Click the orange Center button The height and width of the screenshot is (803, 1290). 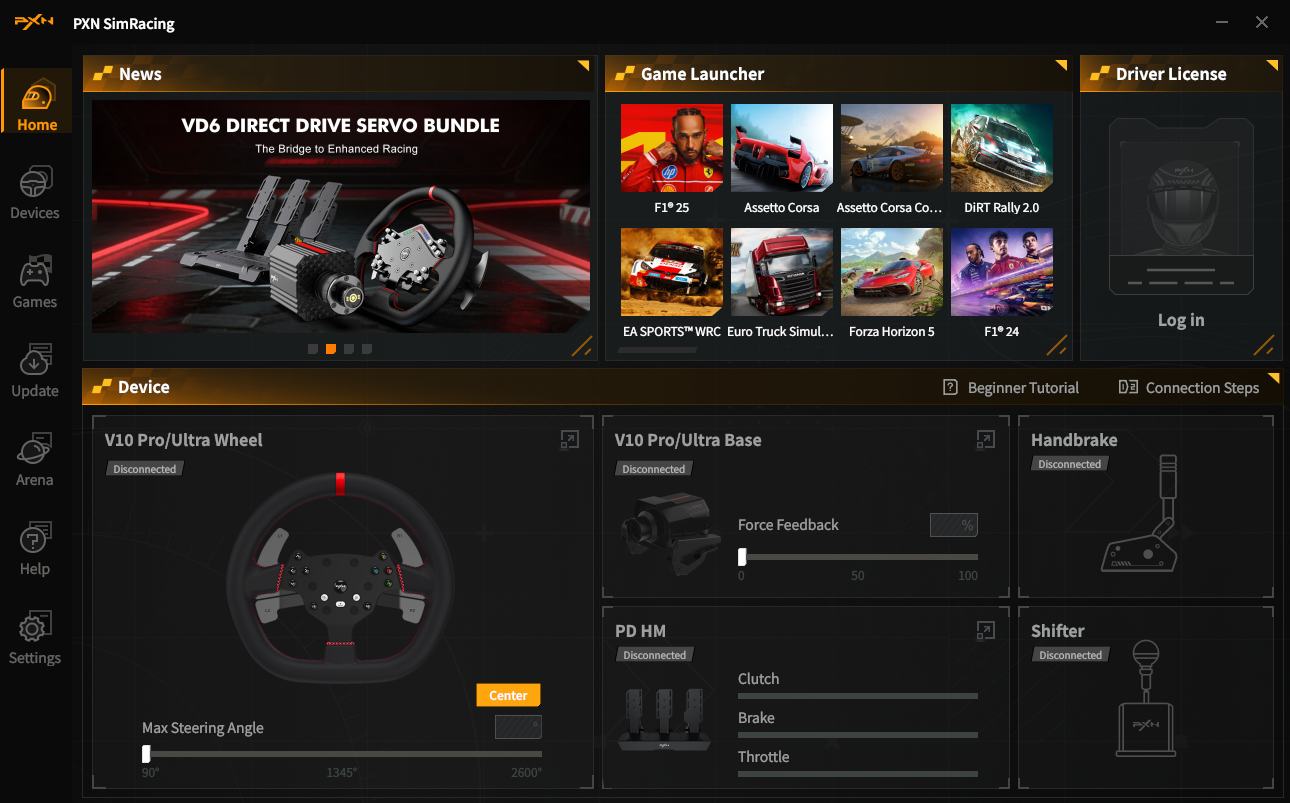508,695
